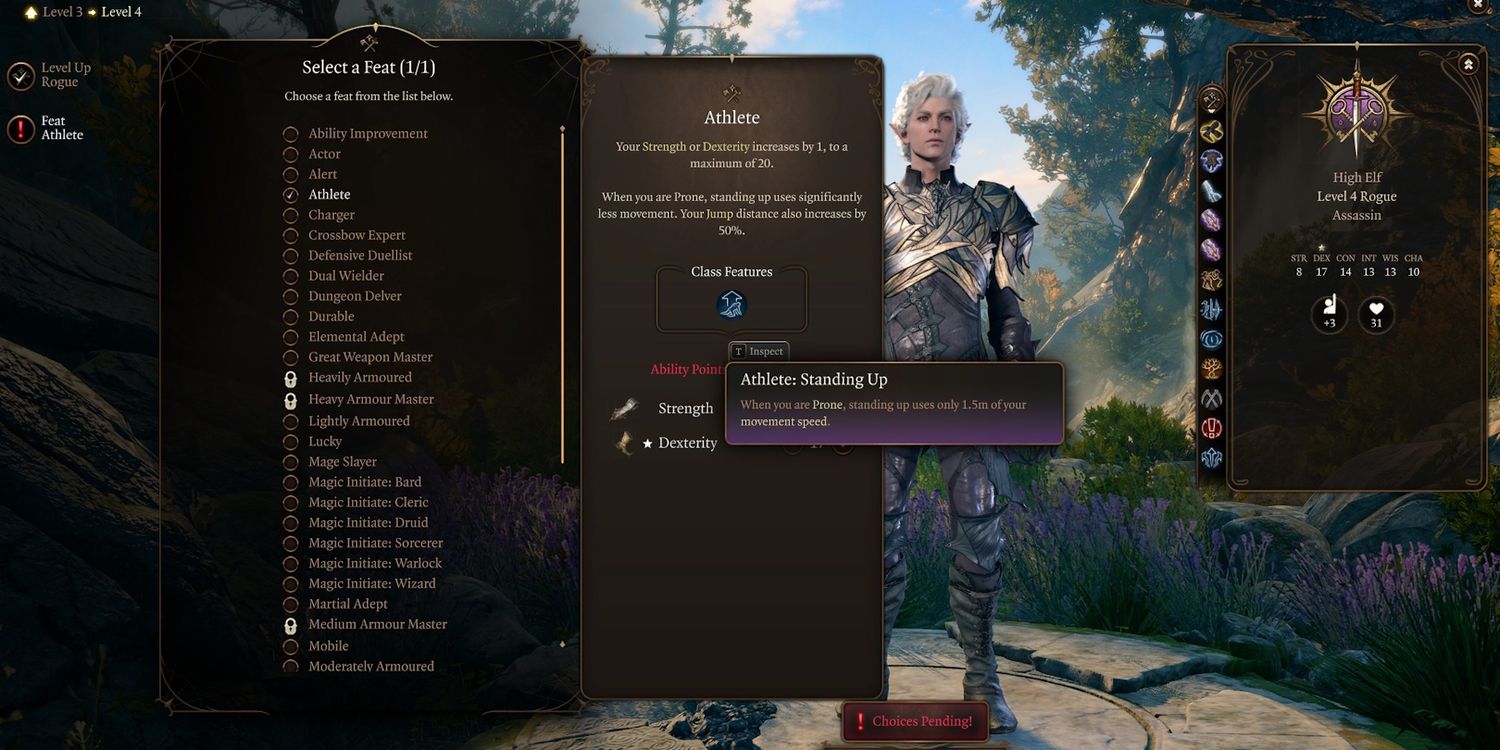This screenshot has height=750, width=1500.
Task: Select the Lucky feat
Action: point(324,442)
